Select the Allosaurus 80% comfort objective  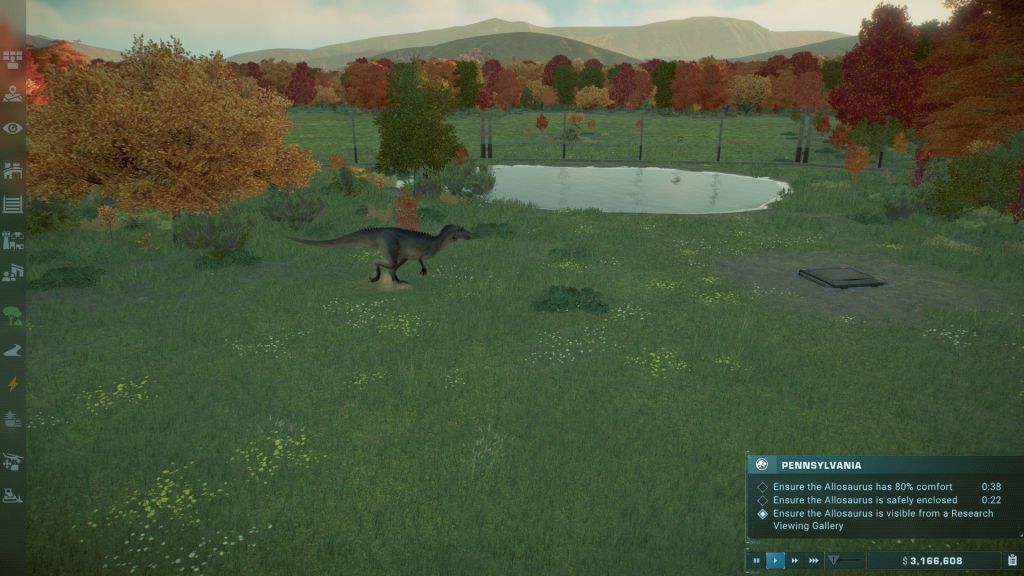862,487
